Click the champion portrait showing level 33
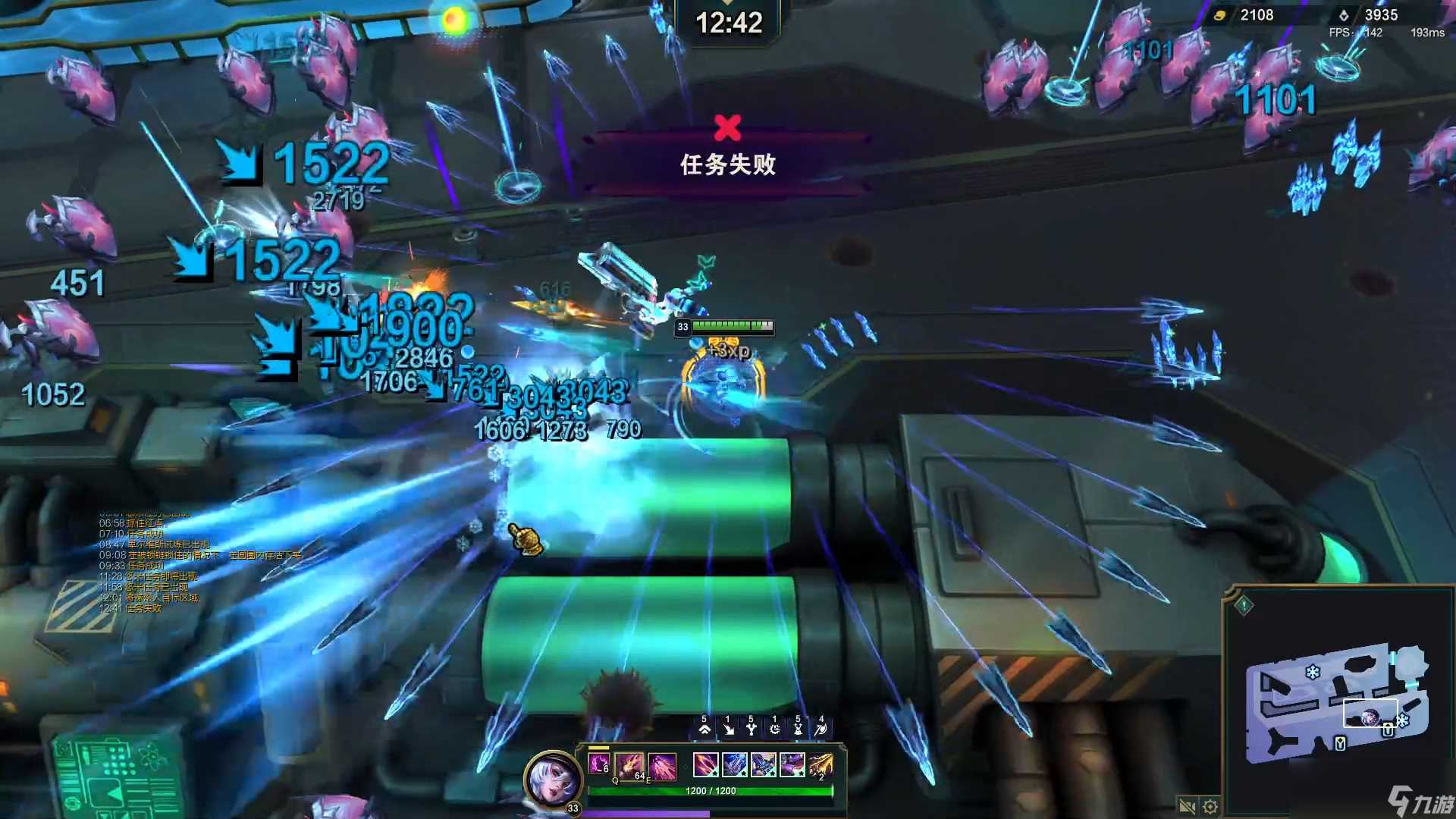 click(552, 779)
